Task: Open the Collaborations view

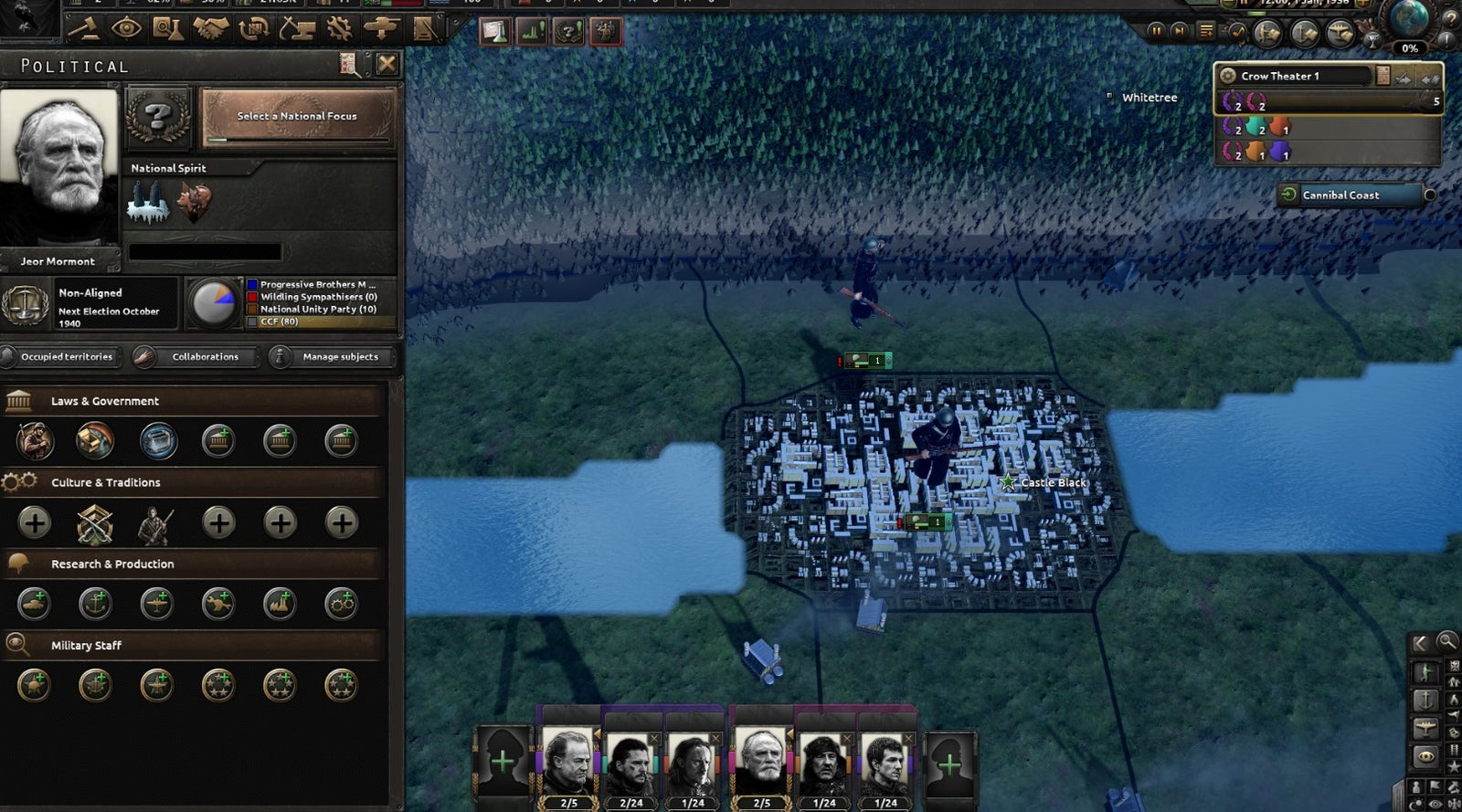Action: [194, 357]
